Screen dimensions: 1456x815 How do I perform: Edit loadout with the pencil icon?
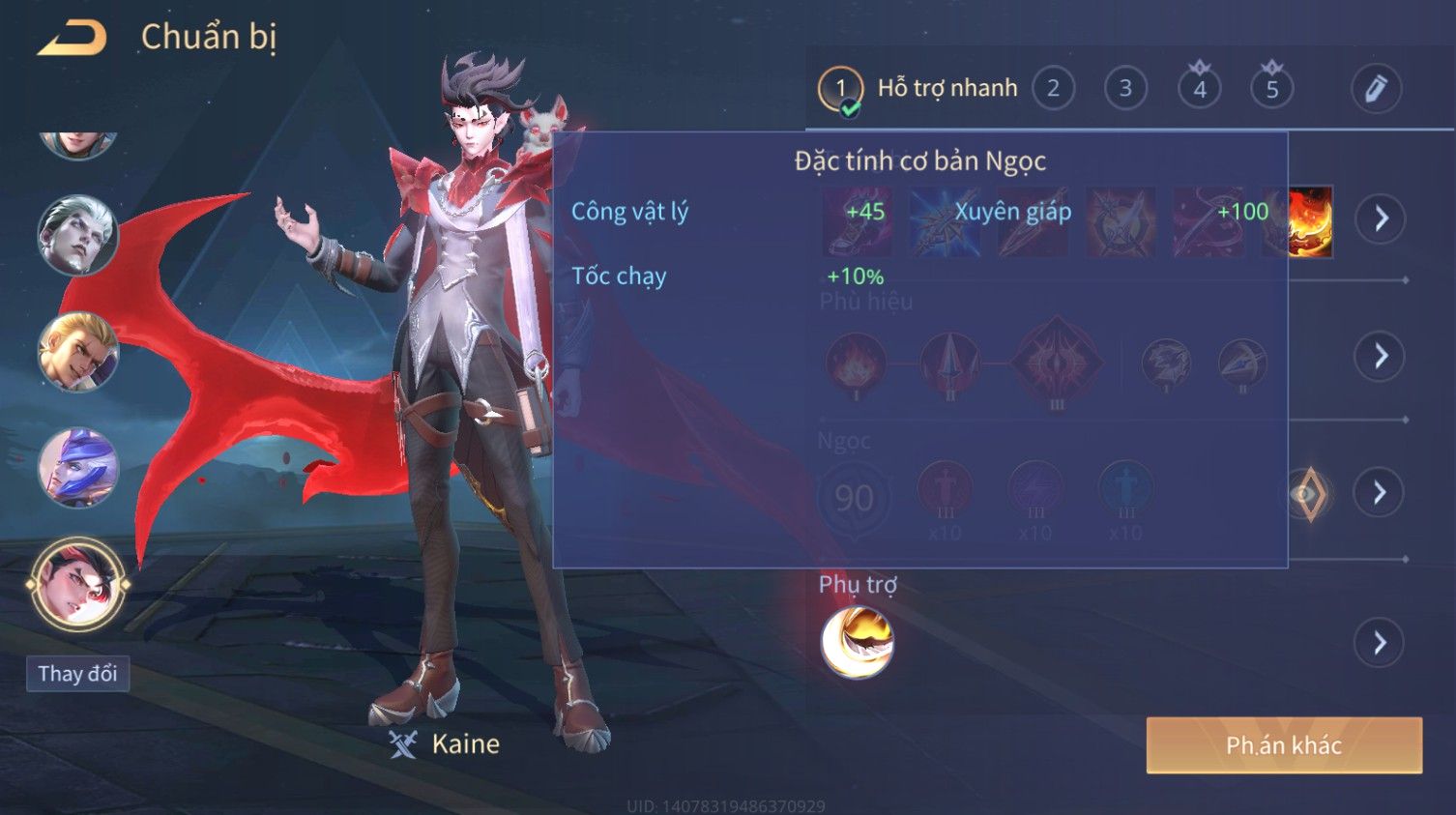tap(1376, 89)
